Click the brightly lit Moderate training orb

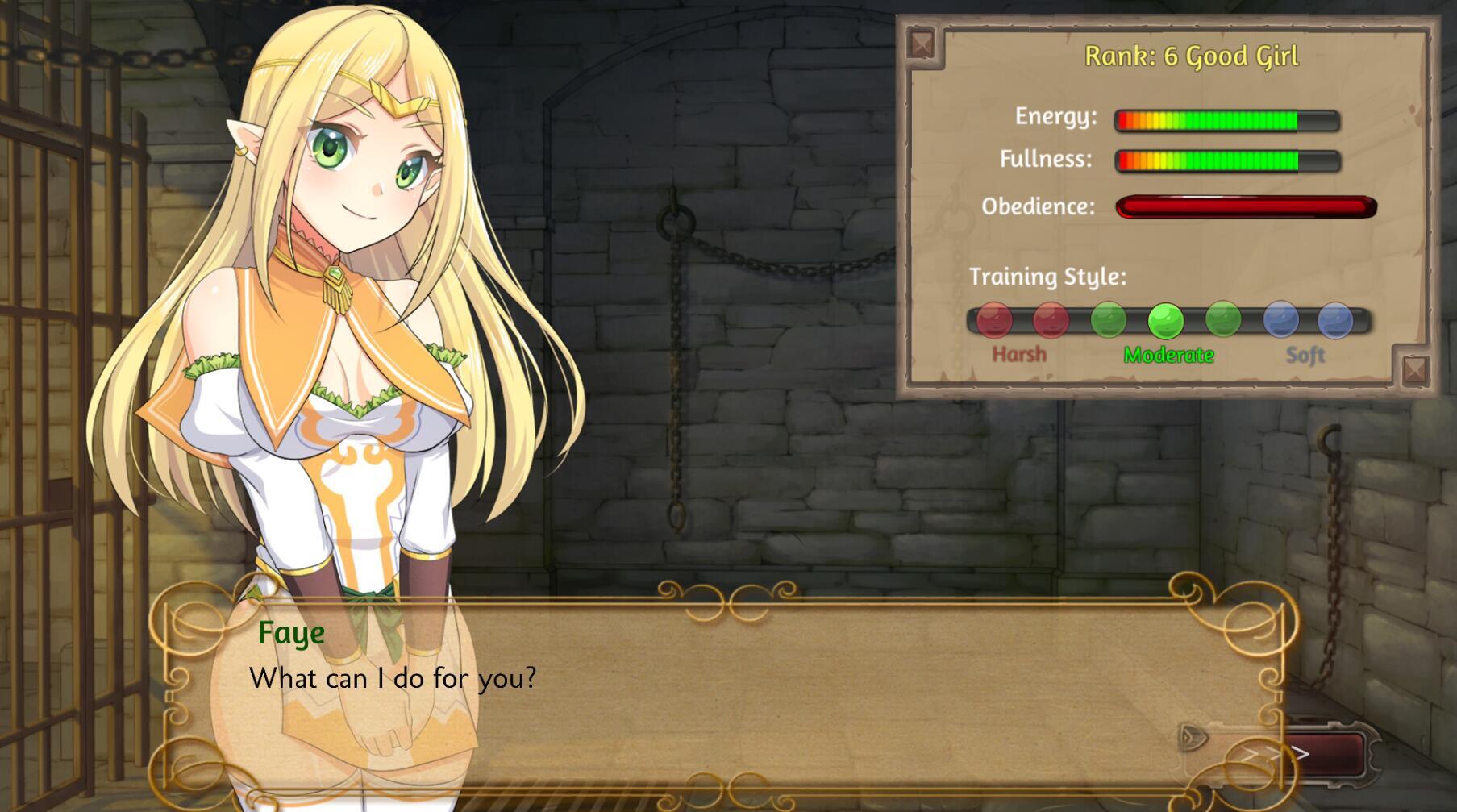1164,320
